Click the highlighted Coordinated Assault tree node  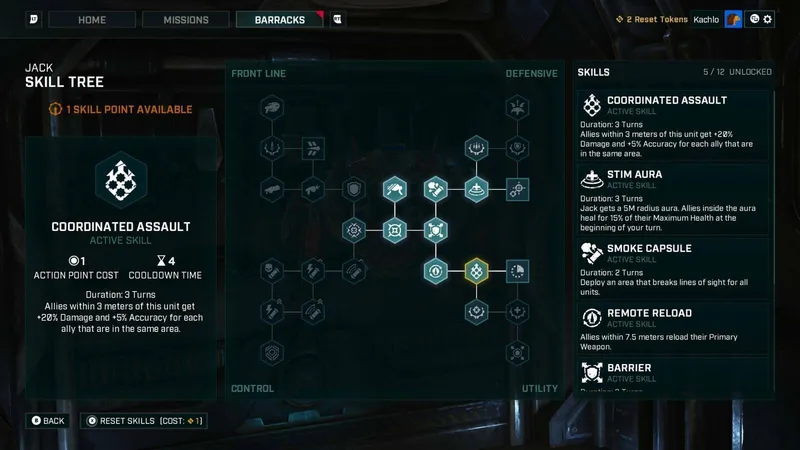tap(476, 271)
